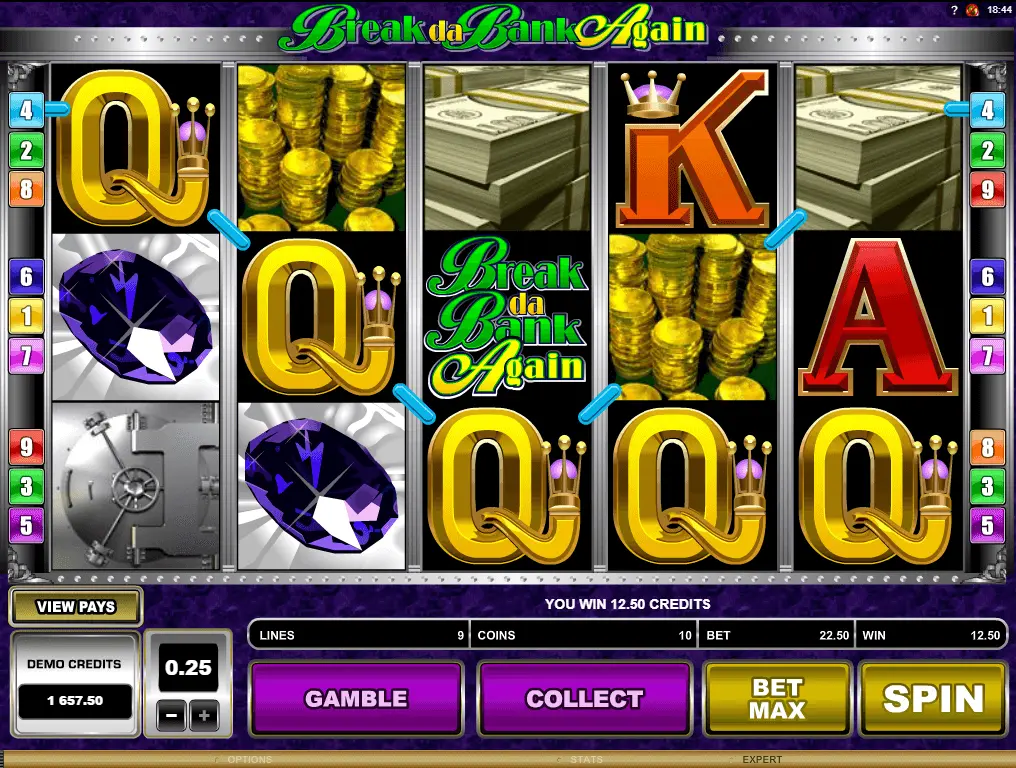
Task: Open the VIEW PAYS paytable
Action: click(x=75, y=606)
